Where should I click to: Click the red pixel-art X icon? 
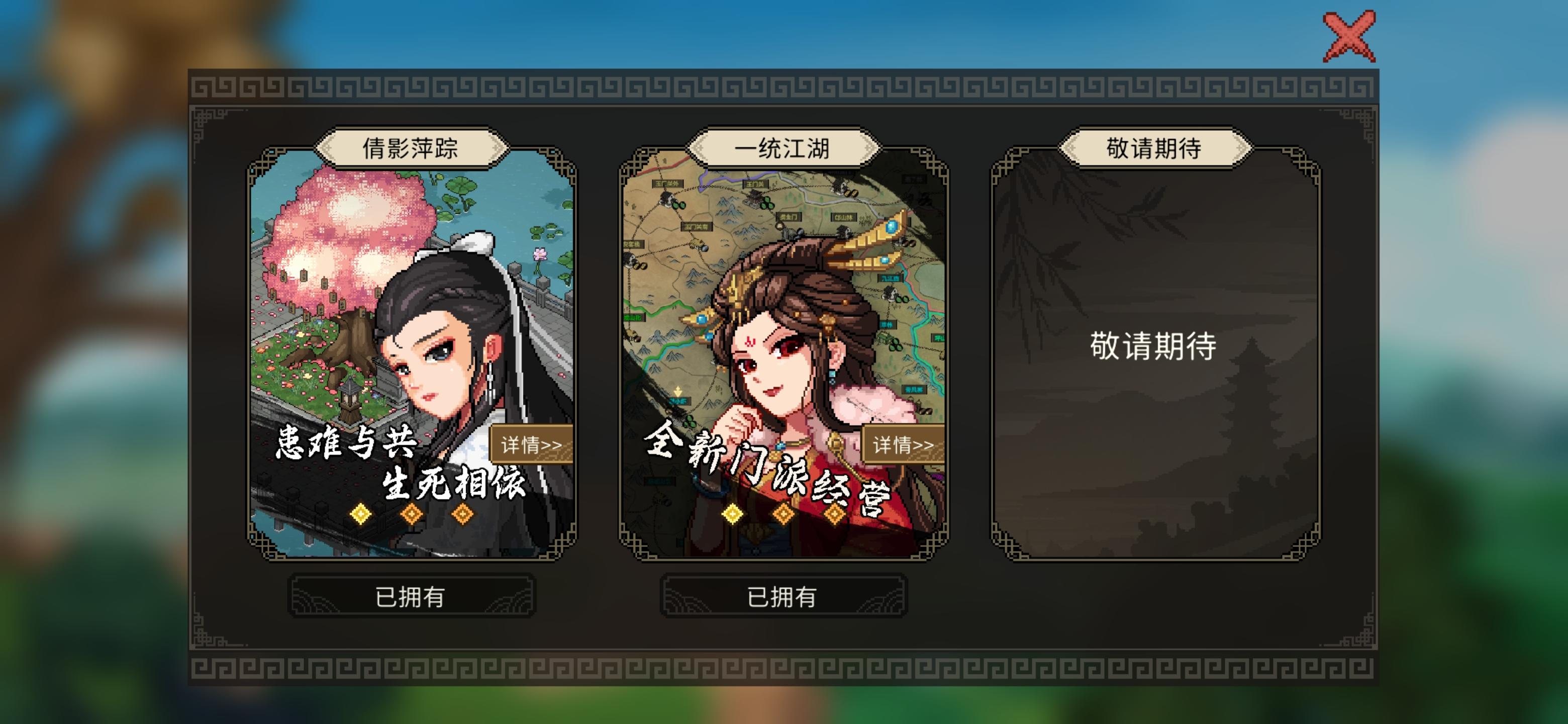[x=1349, y=37]
